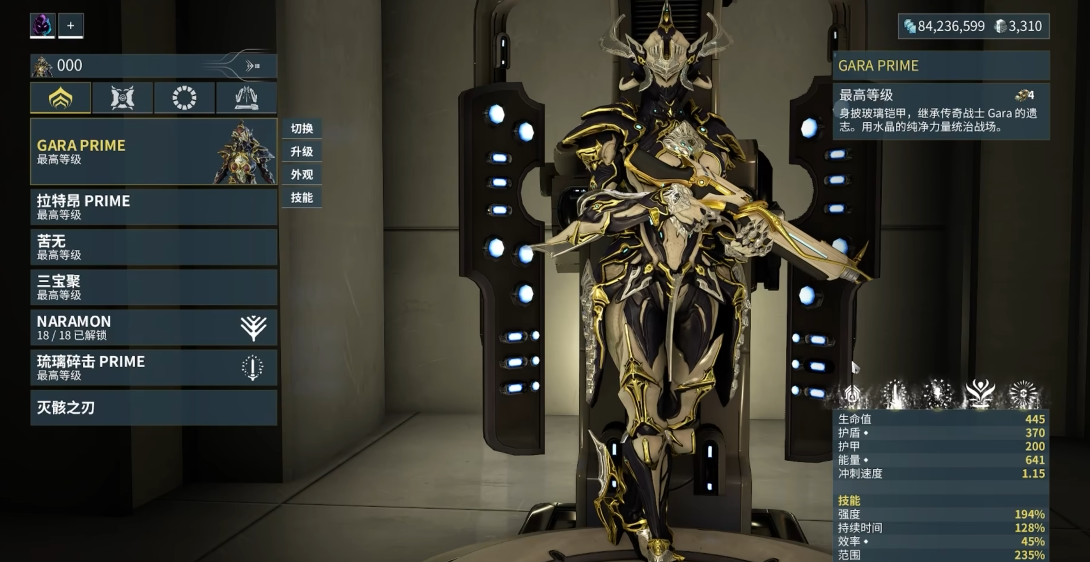
Task: Switch to the hands-and-blade vehicle tab
Action: click(246, 97)
